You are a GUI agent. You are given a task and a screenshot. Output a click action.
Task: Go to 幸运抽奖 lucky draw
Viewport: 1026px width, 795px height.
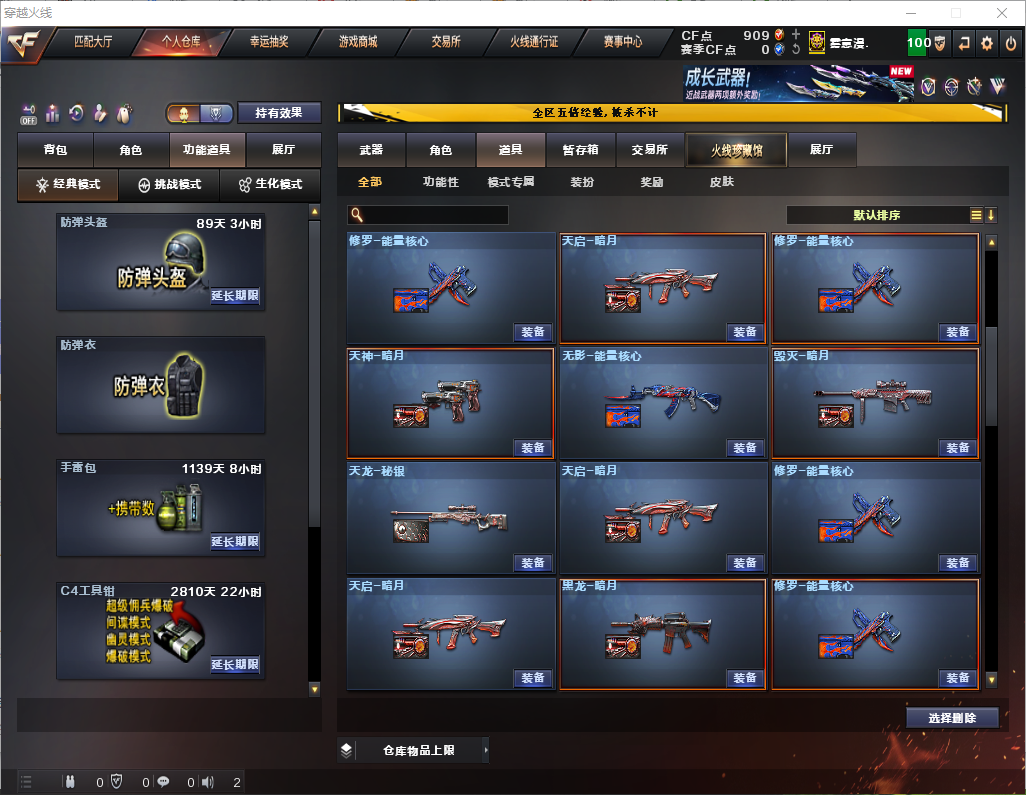269,42
